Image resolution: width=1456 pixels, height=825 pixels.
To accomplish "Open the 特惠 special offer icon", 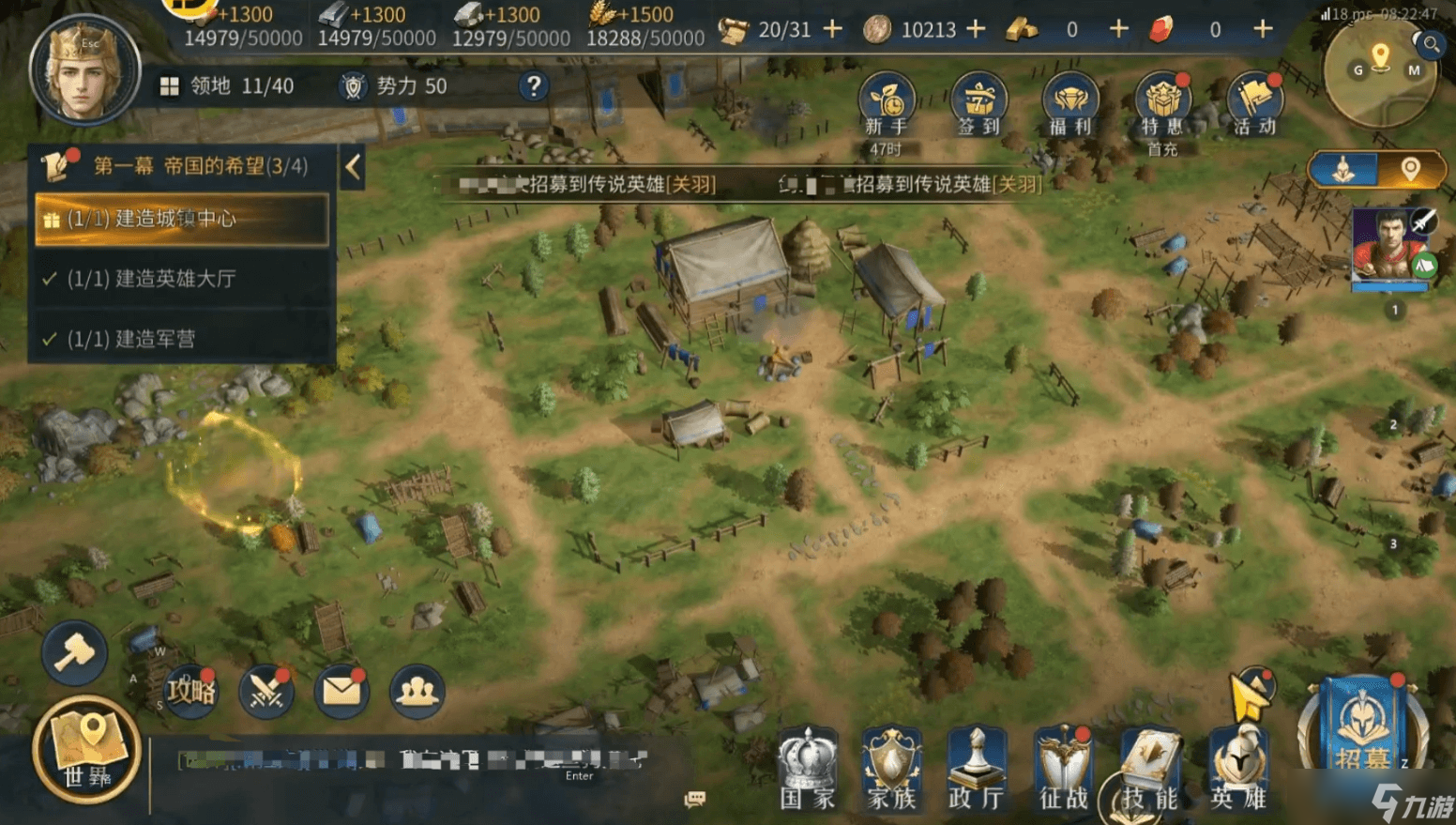I will tap(1161, 103).
